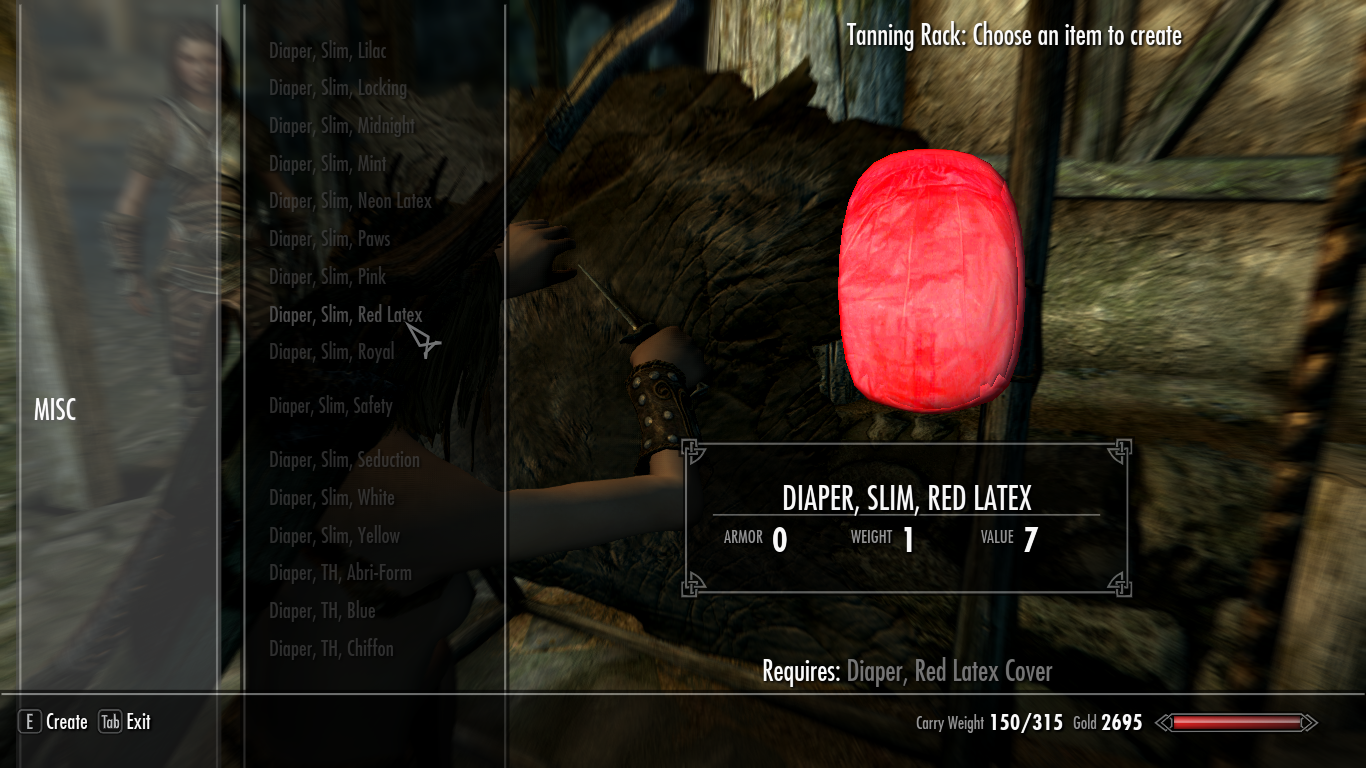Click the red item preview image
The width and height of the screenshot is (1366, 768).
click(929, 280)
